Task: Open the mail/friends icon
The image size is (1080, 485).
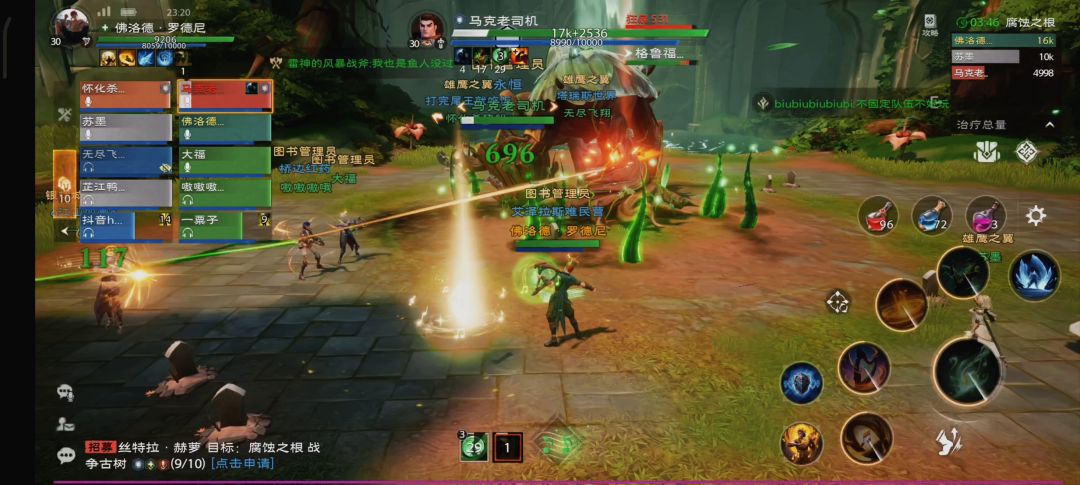Action: (x=66, y=423)
